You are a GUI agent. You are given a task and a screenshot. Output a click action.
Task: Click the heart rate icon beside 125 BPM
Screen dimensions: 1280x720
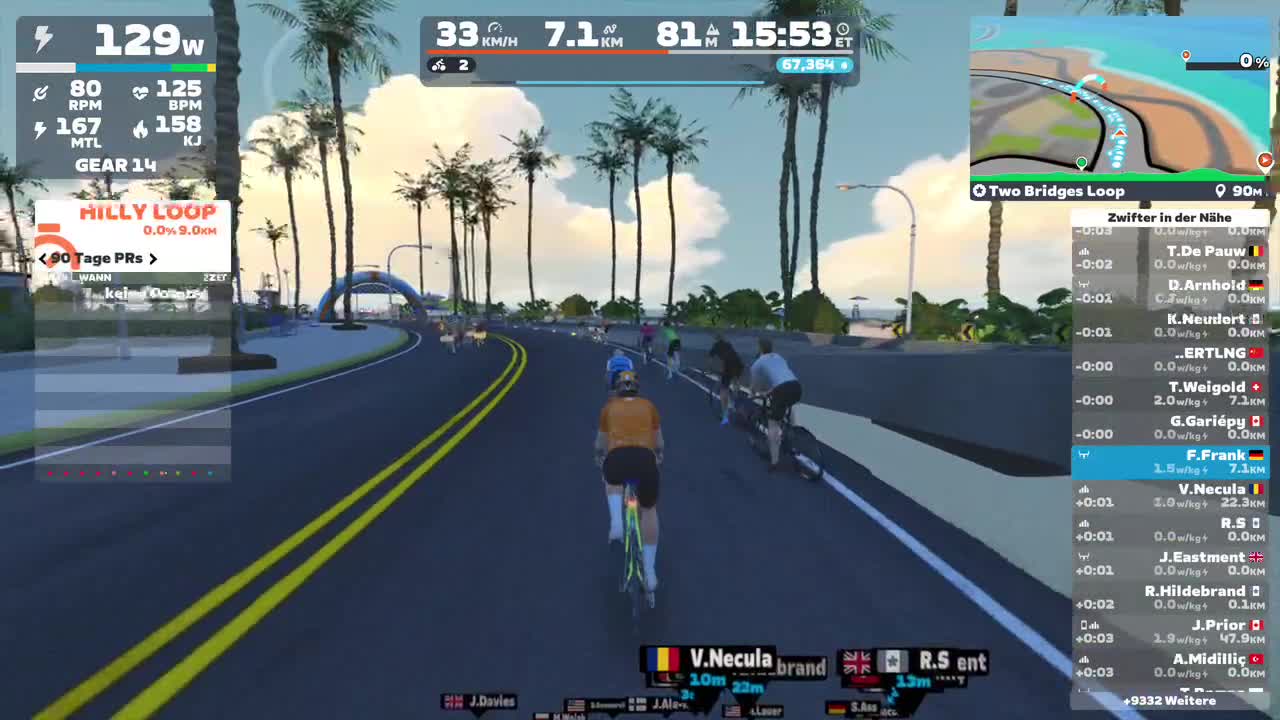pos(142,92)
